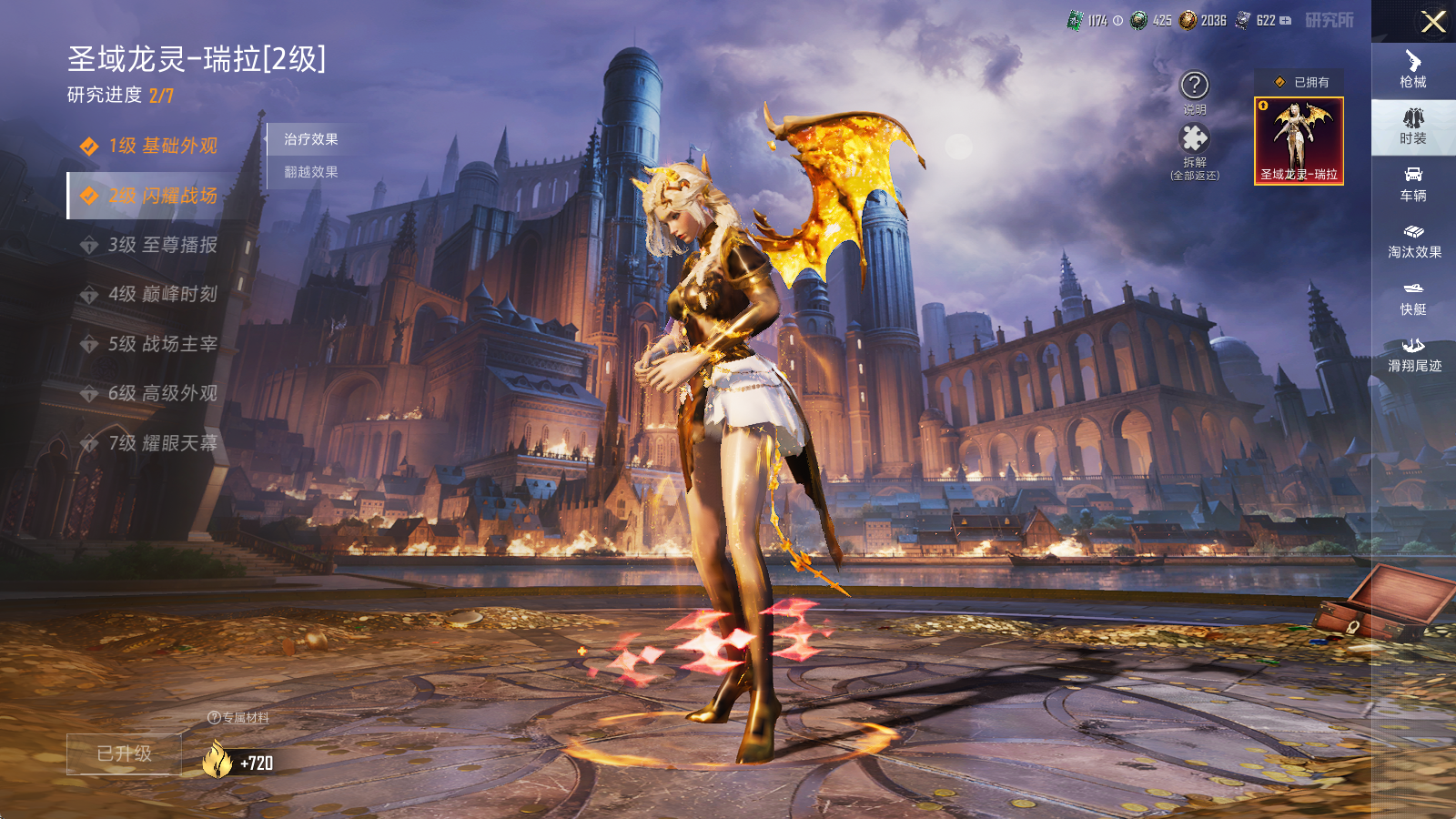Preview the 翻越效果 effect
This screenshot has width=1456, height=819.
311,172
